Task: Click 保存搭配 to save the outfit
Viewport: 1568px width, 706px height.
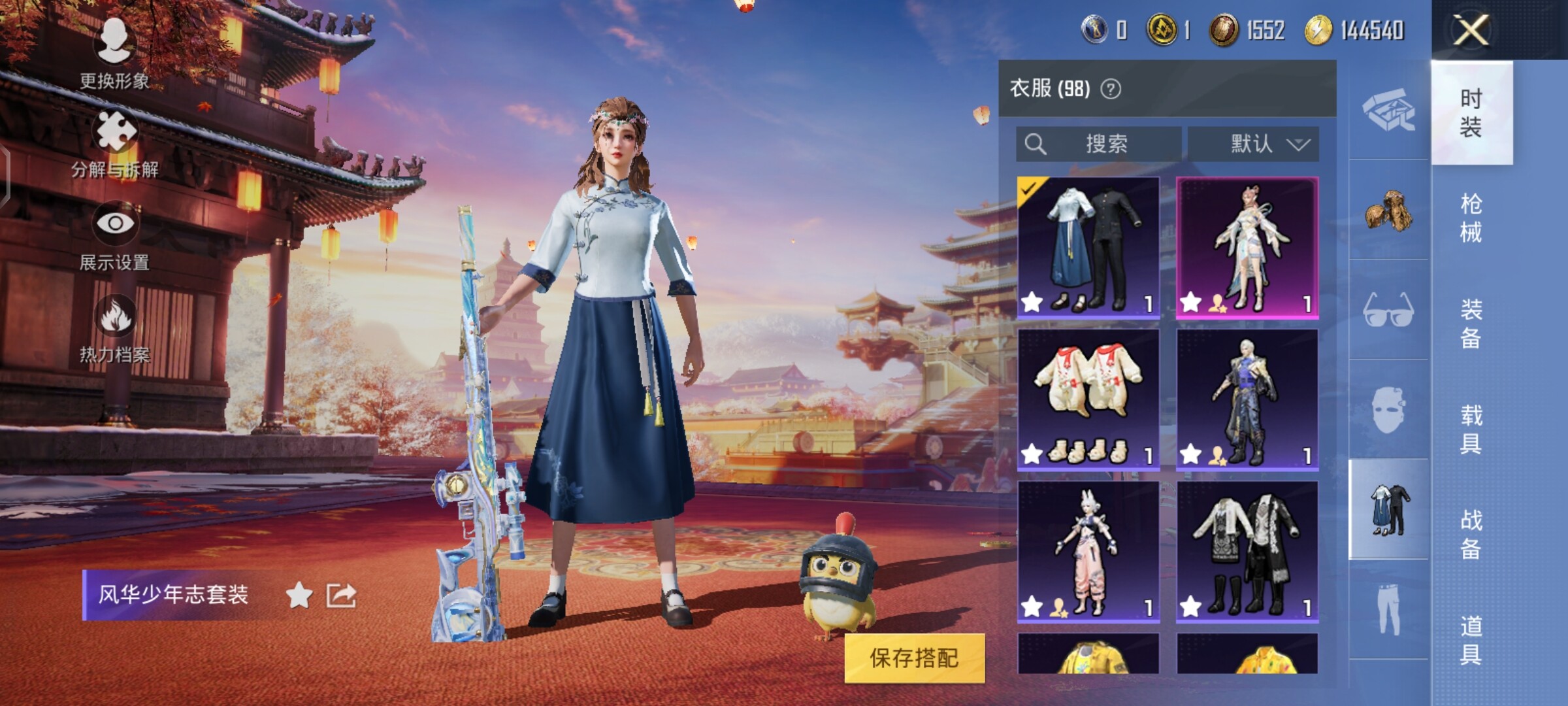Action: click(914, 658)
